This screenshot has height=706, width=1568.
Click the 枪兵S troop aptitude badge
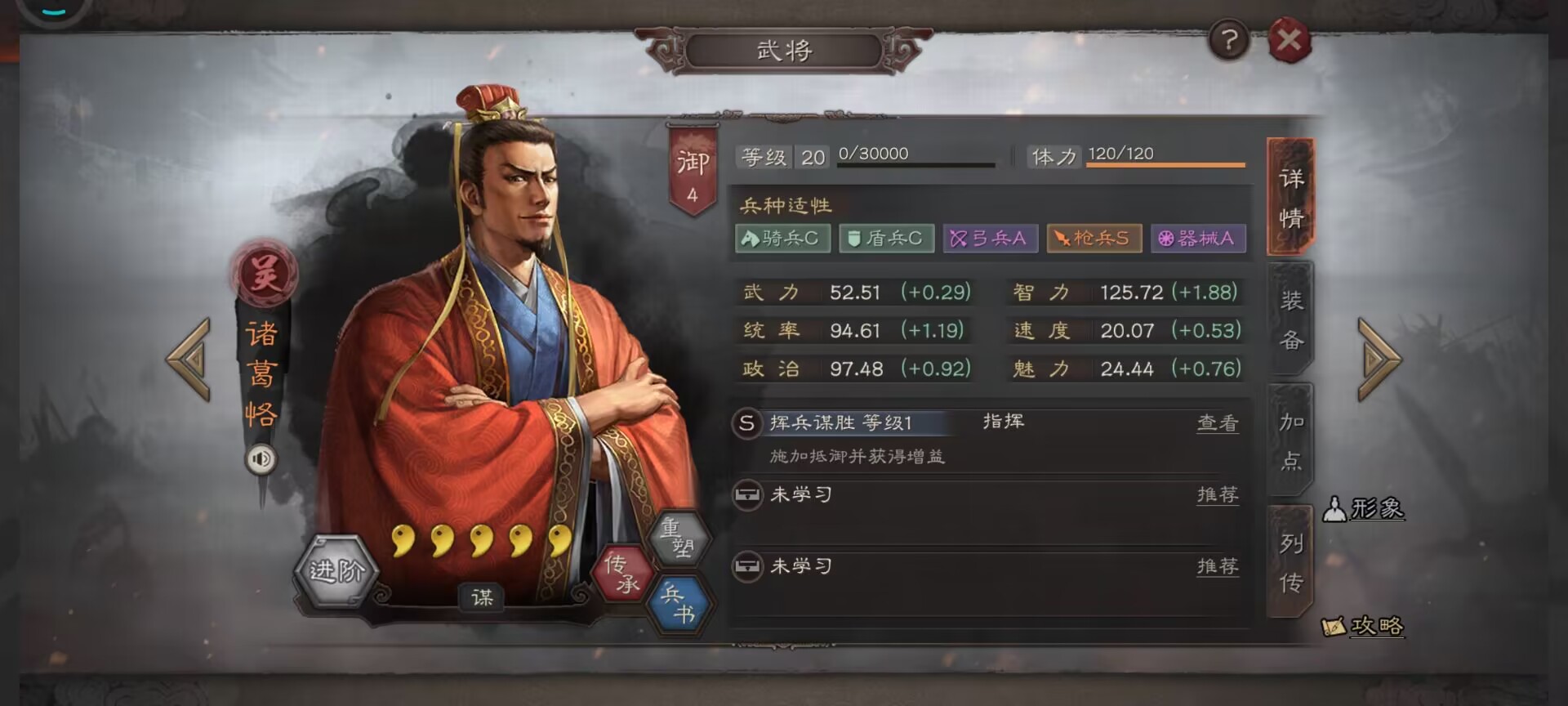click(x=1092, y=238)
